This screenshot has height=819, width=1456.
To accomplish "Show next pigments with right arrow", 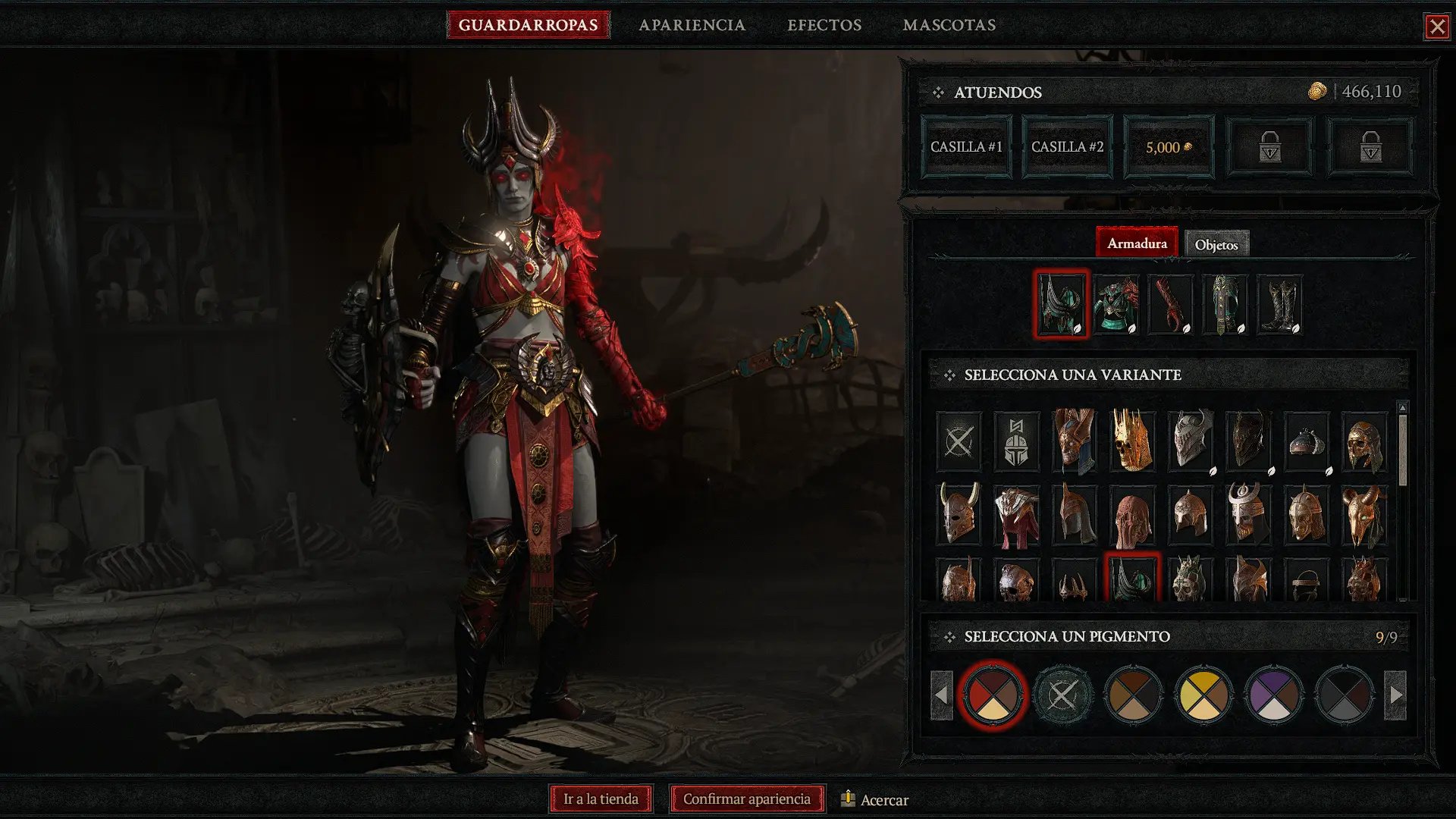I will [1395, 695].
